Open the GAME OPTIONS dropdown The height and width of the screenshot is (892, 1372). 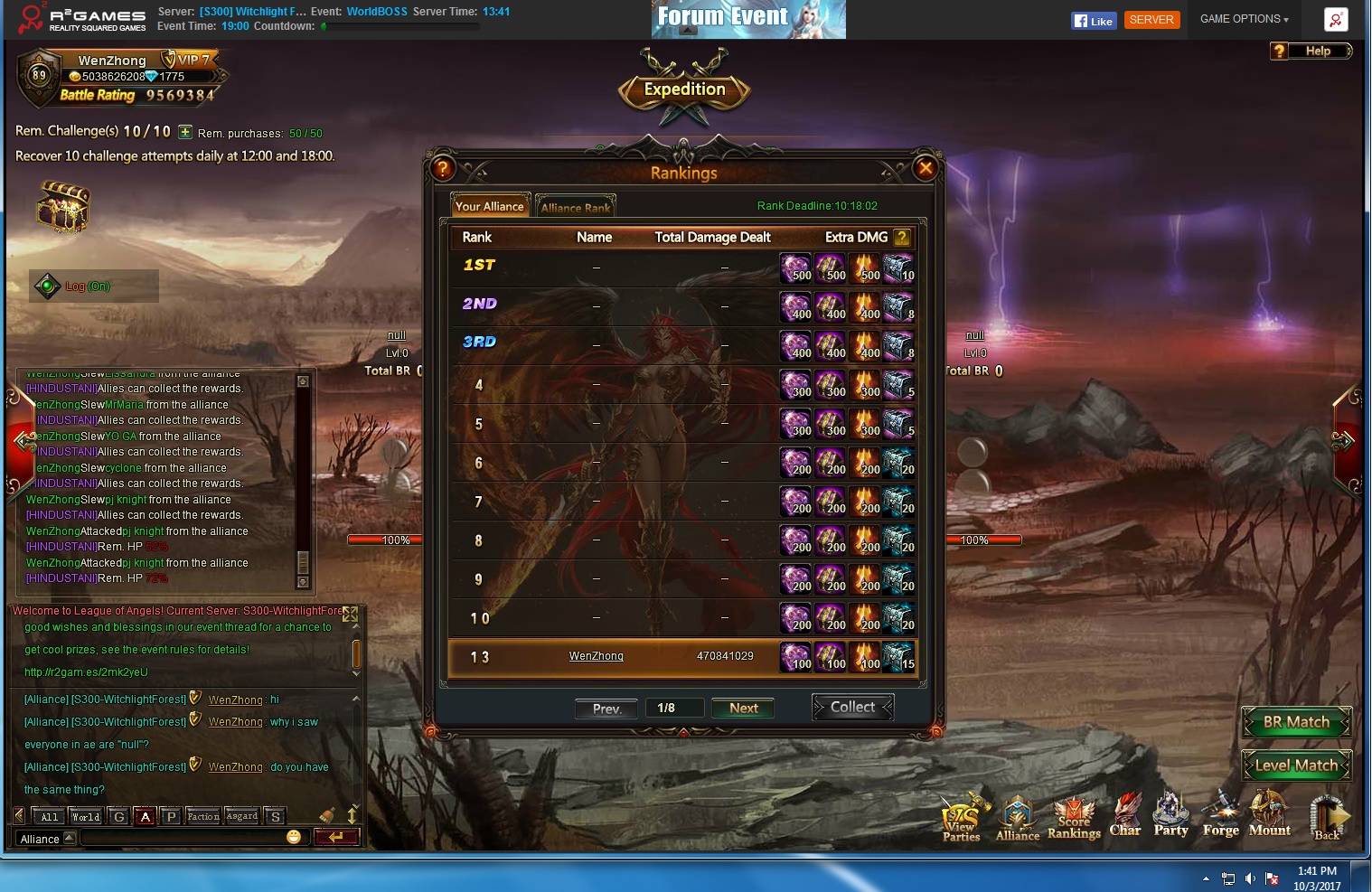click(1244, 19)
